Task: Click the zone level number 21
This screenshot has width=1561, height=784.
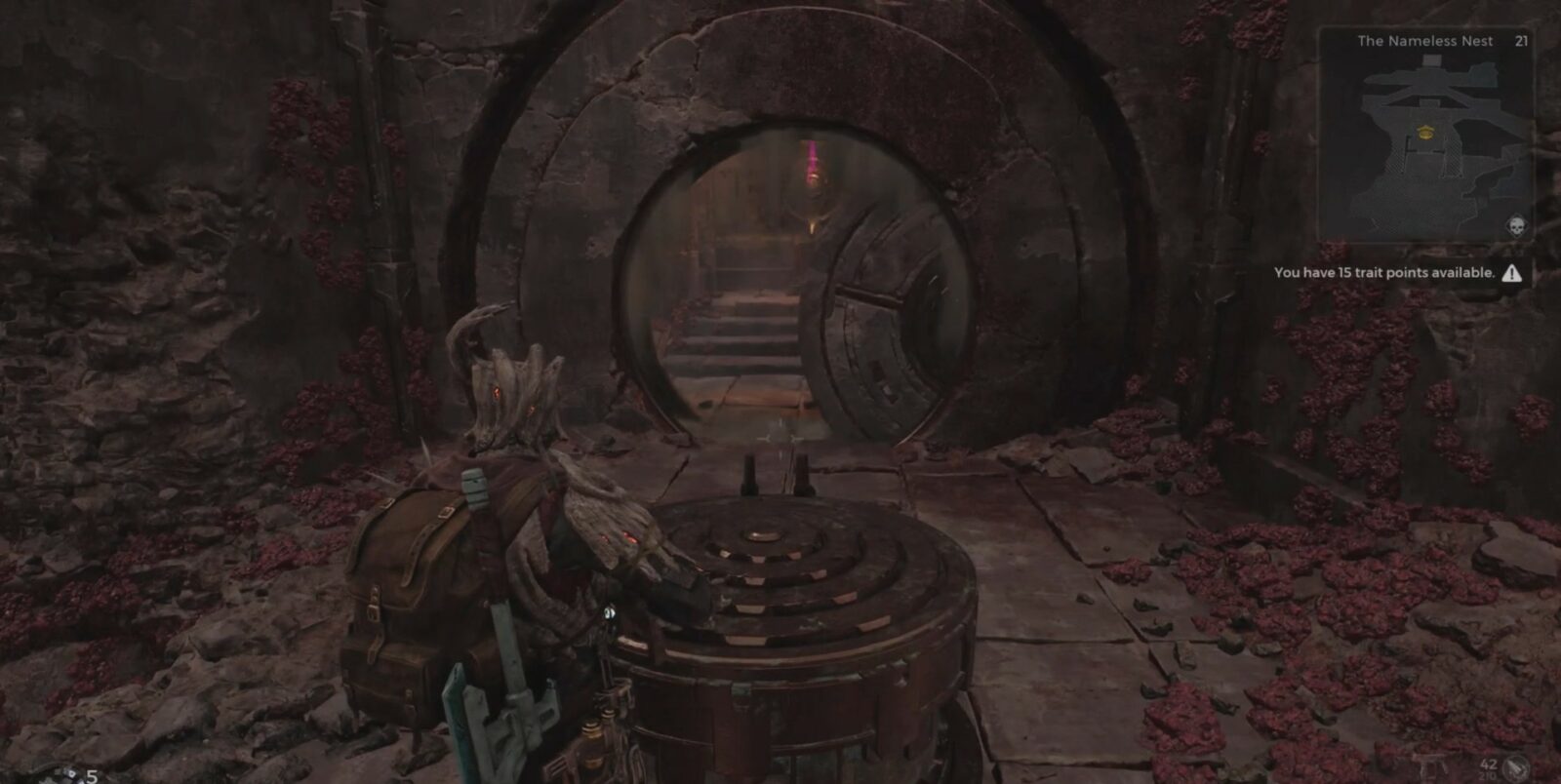Action: pos(1520,41)
